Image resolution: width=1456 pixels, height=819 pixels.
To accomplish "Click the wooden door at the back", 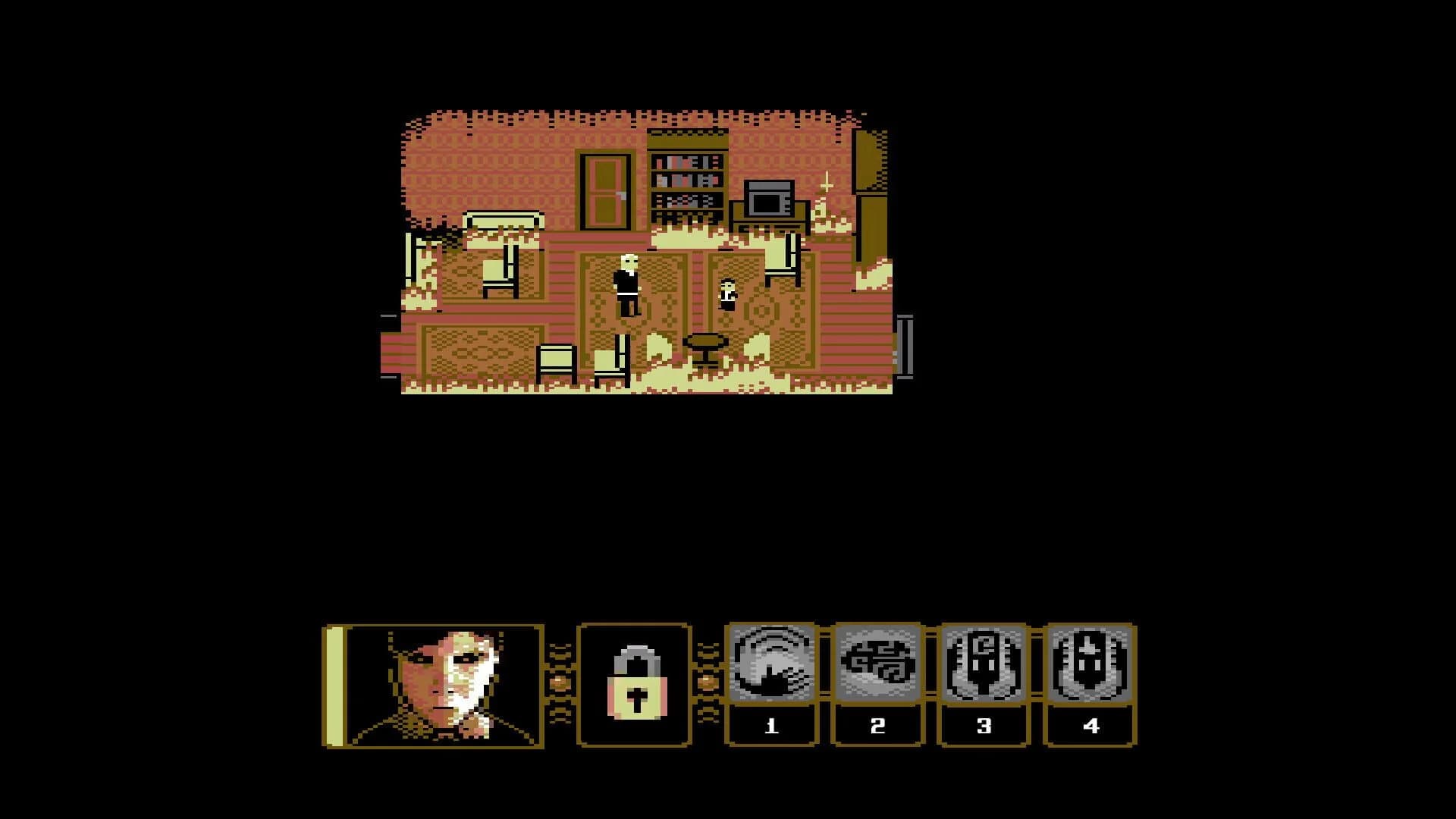I will (x=604, y=191).
